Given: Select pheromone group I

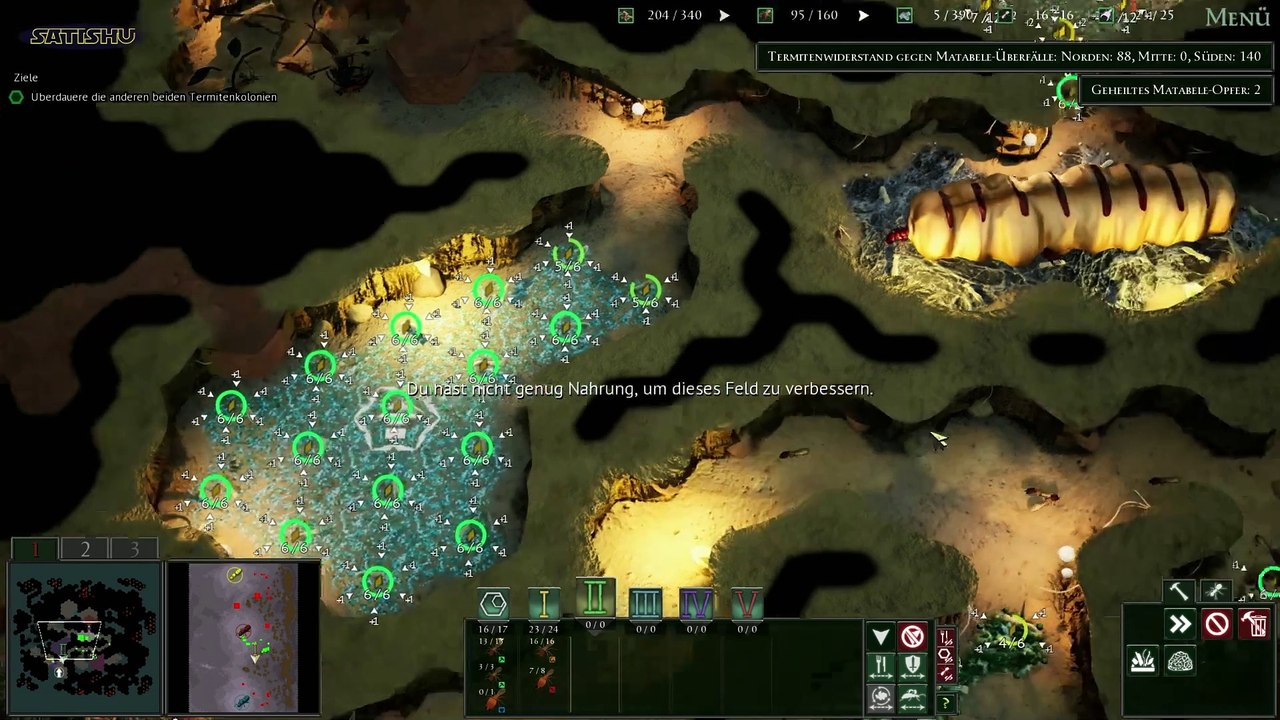Looking at the screenshot, I should tap(544, 602).
